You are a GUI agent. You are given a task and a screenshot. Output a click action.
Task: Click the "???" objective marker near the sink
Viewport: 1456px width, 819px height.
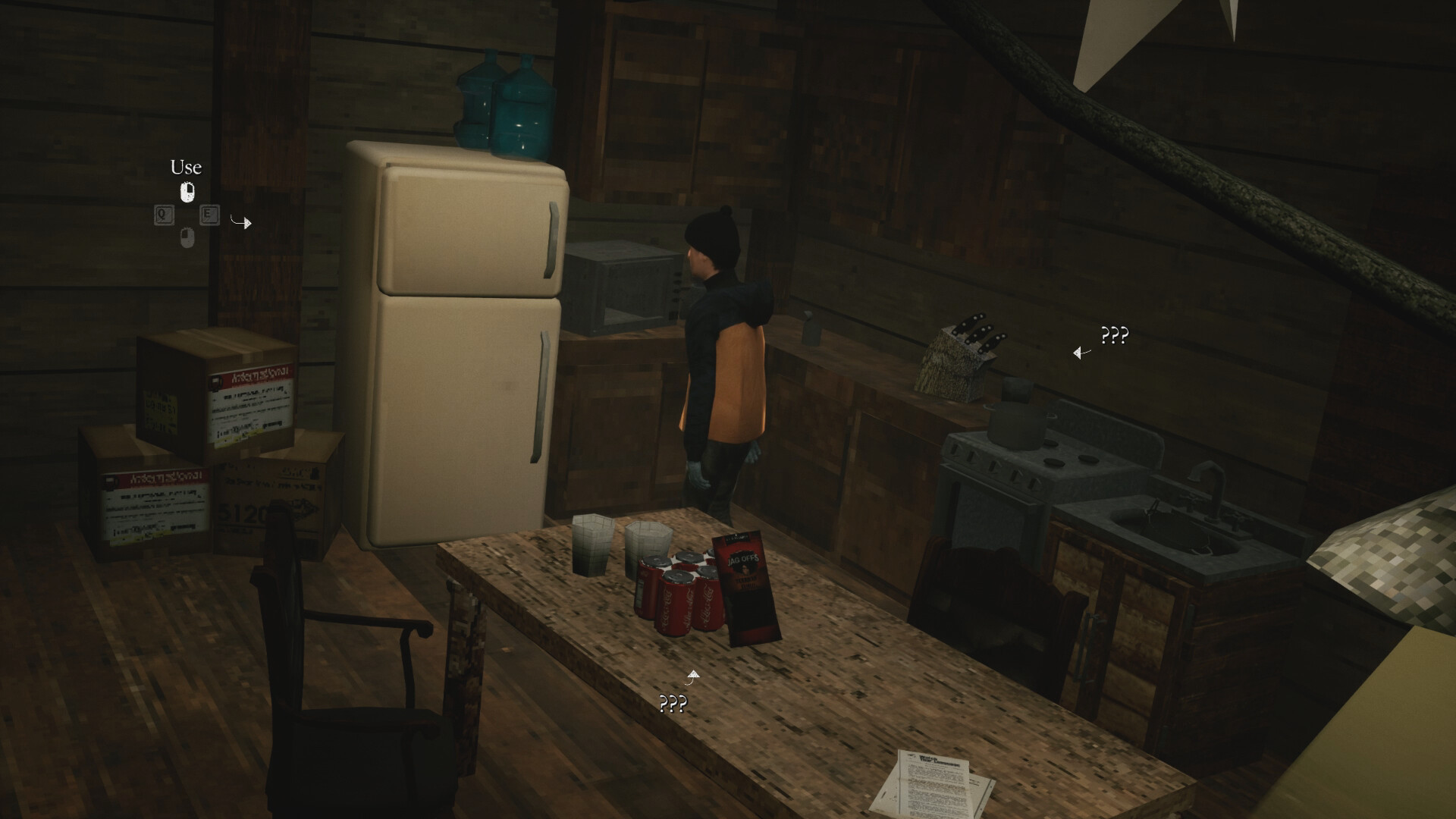[x=1114, y=334]
